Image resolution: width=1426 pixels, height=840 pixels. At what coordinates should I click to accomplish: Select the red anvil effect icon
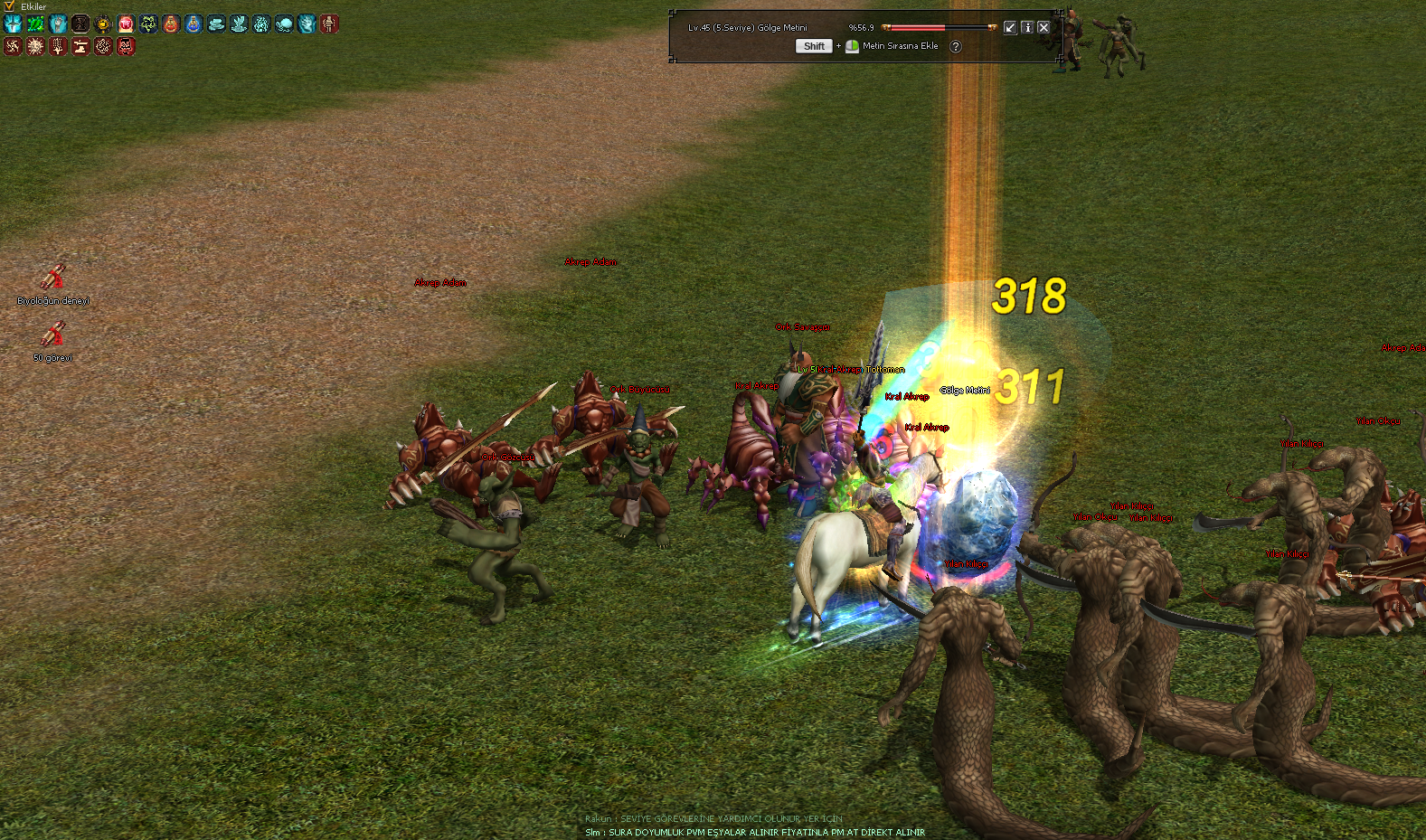pos(80,46)
